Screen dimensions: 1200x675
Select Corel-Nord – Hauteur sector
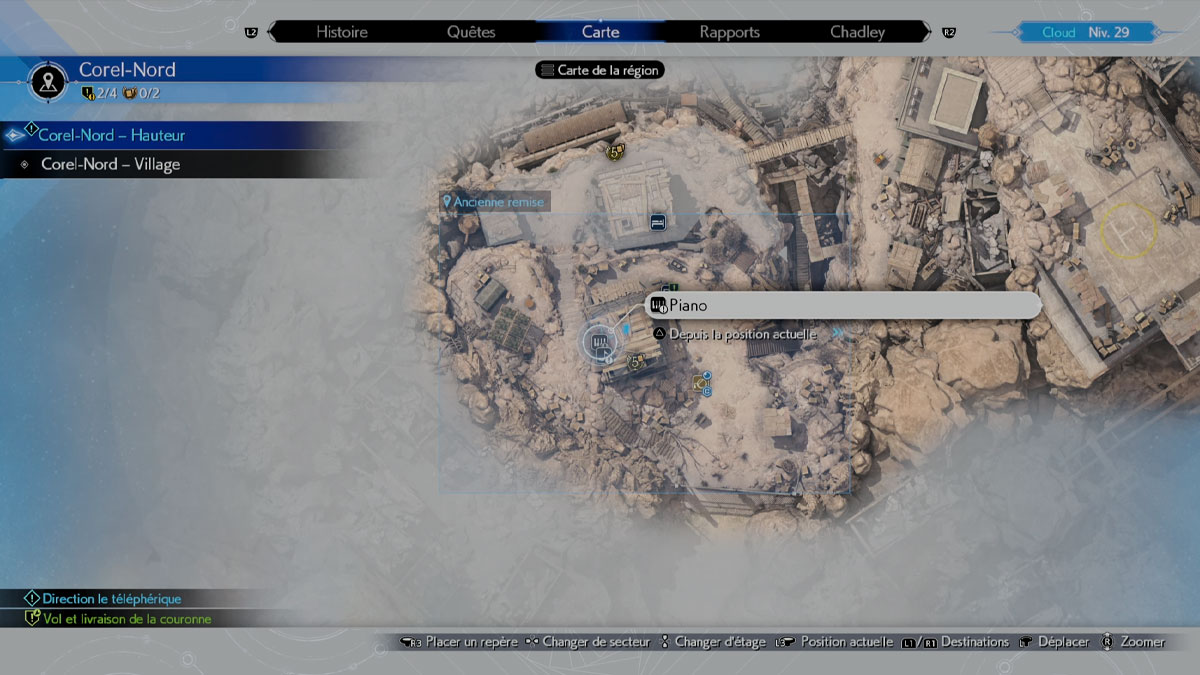111,135
